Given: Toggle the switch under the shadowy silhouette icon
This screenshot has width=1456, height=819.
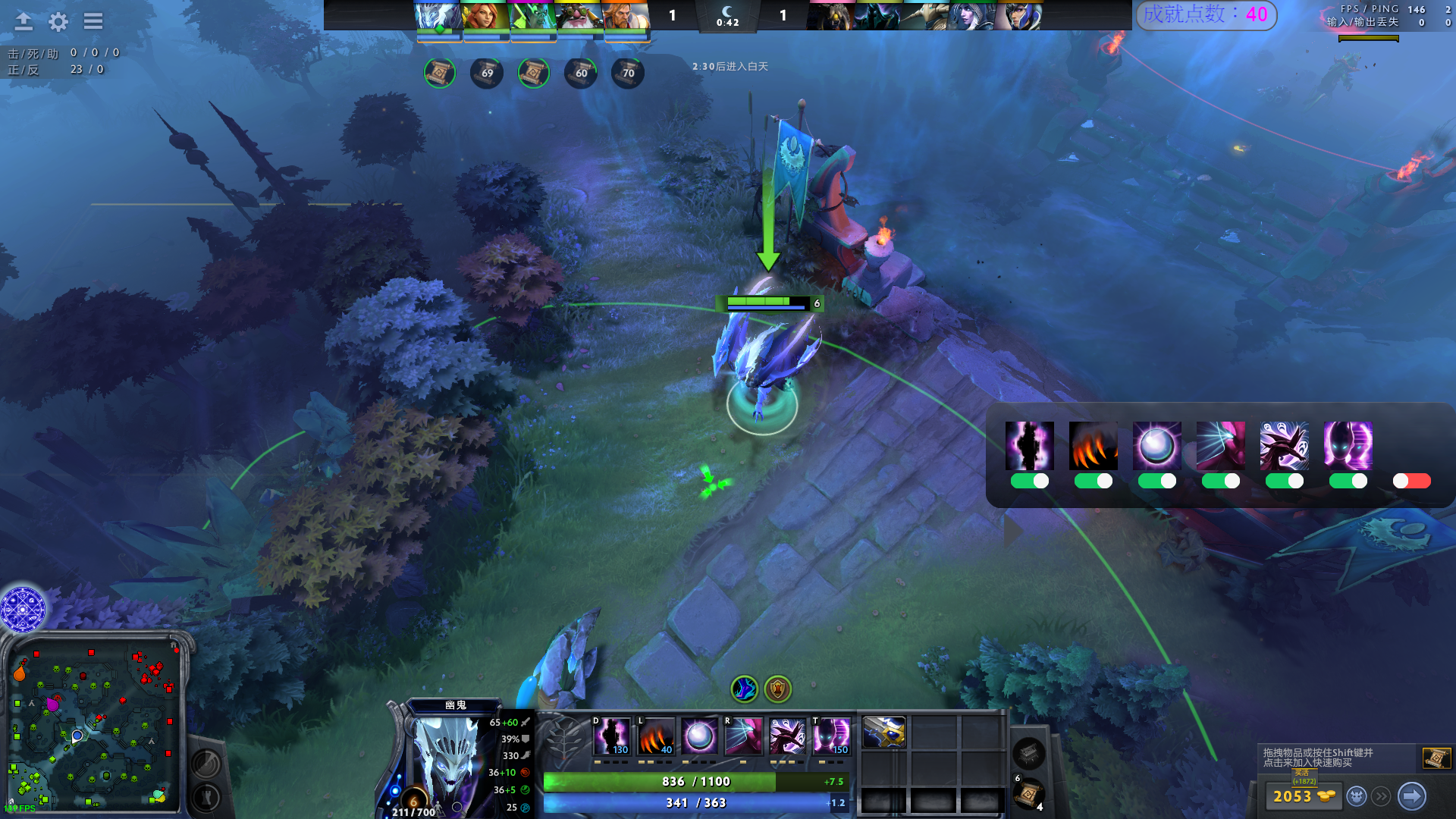Looking at the screenshot, I should pyautogui.click(x=1029, y=481).
